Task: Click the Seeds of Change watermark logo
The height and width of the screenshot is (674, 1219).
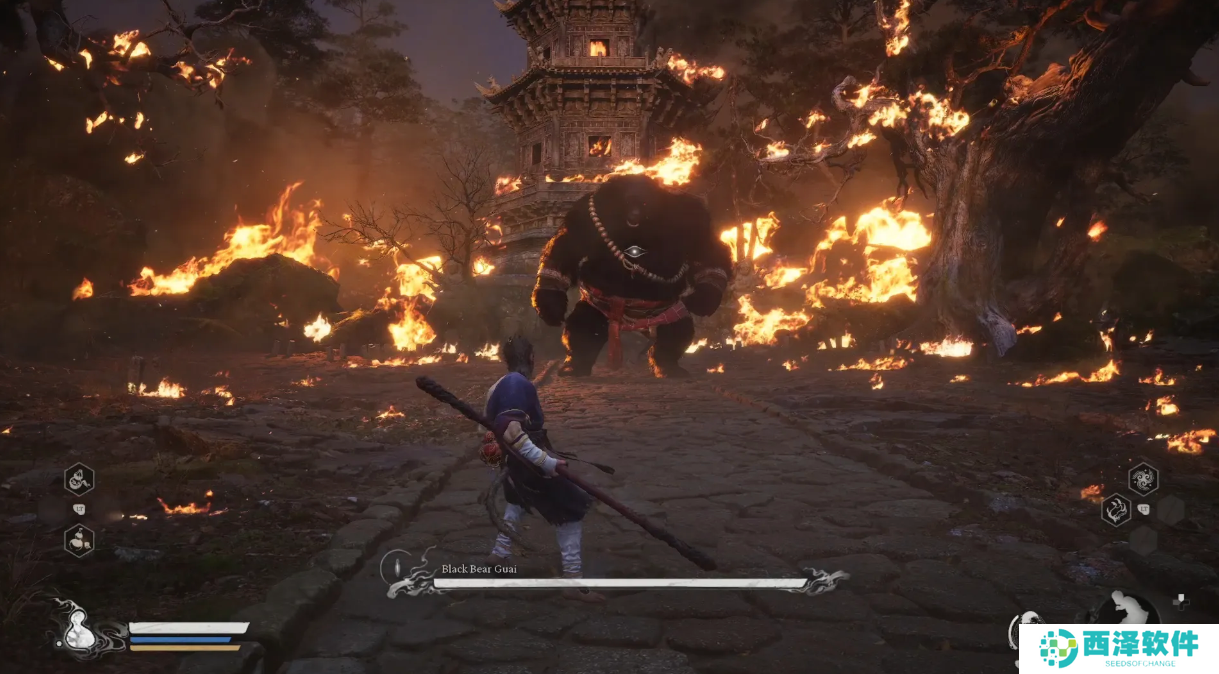Action: coord(1118,648)
